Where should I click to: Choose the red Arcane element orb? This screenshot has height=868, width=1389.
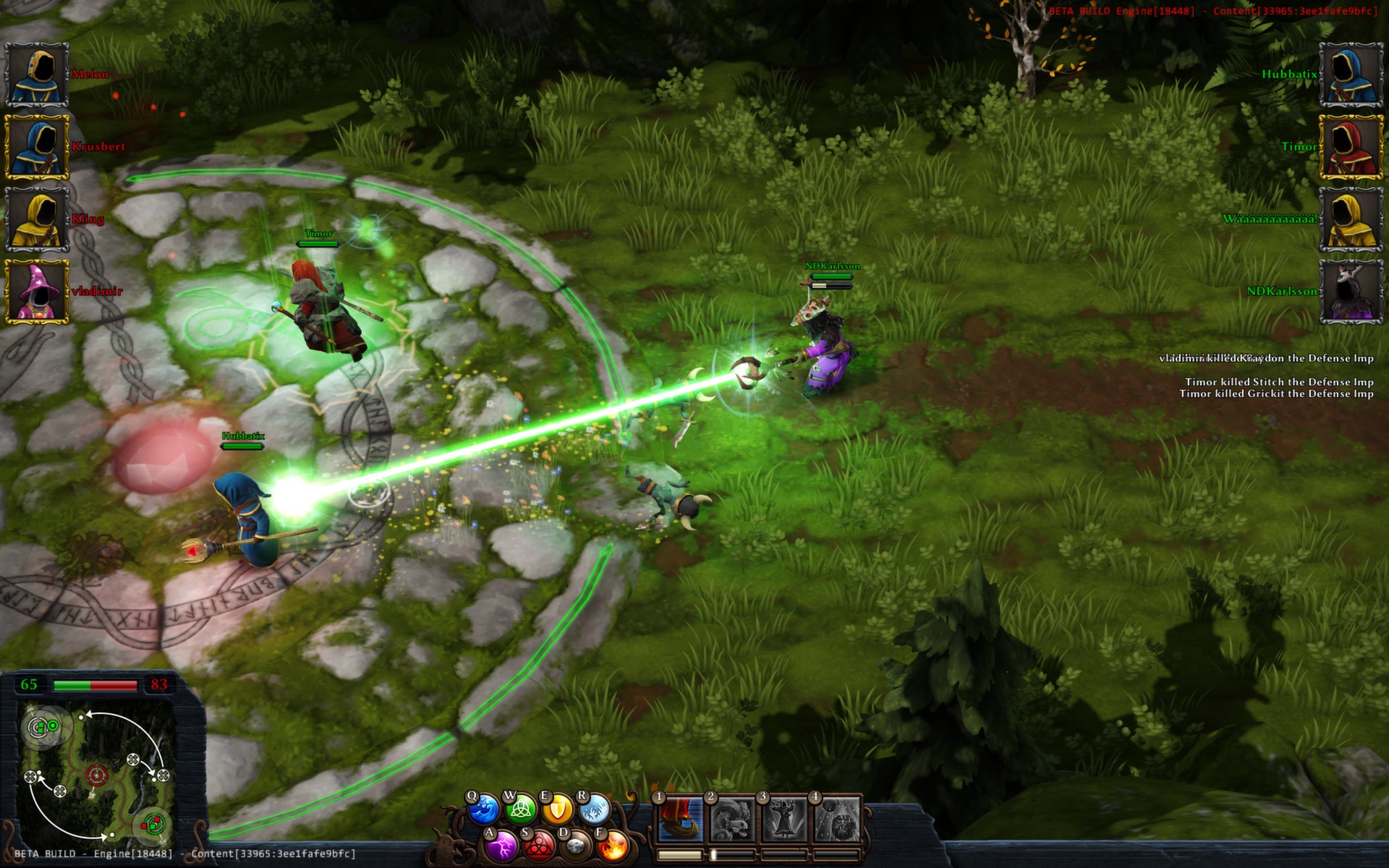click(538, 846)
